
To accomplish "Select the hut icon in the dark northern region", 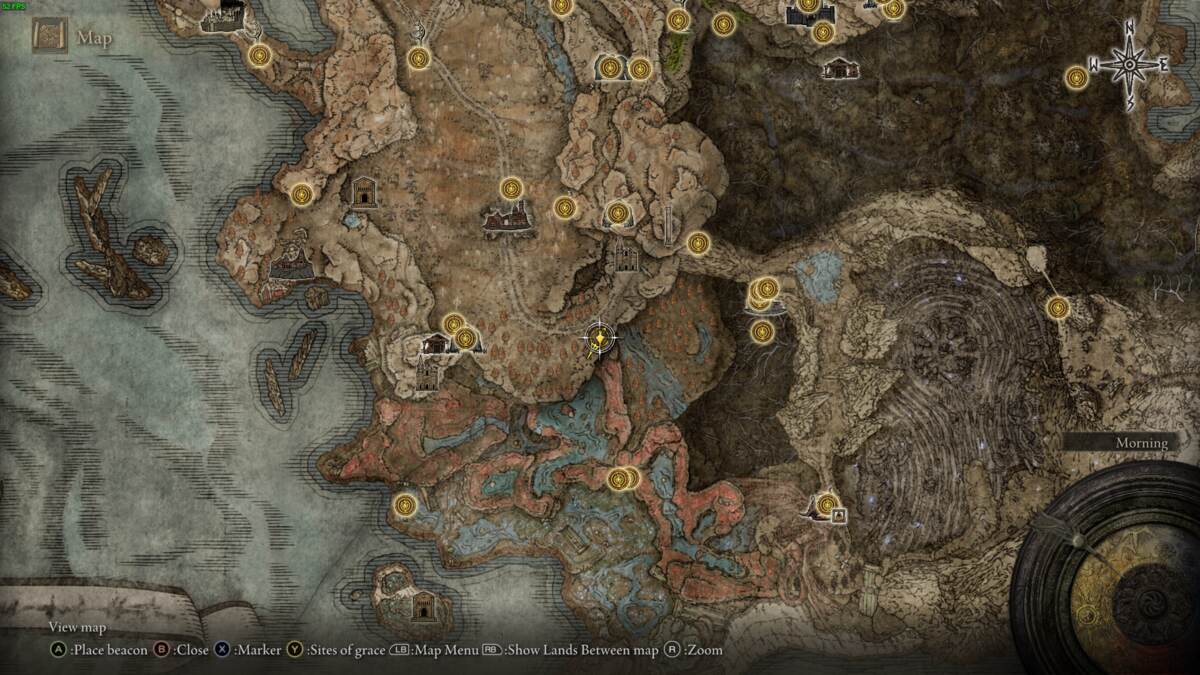I will click(x=837, y=68).
